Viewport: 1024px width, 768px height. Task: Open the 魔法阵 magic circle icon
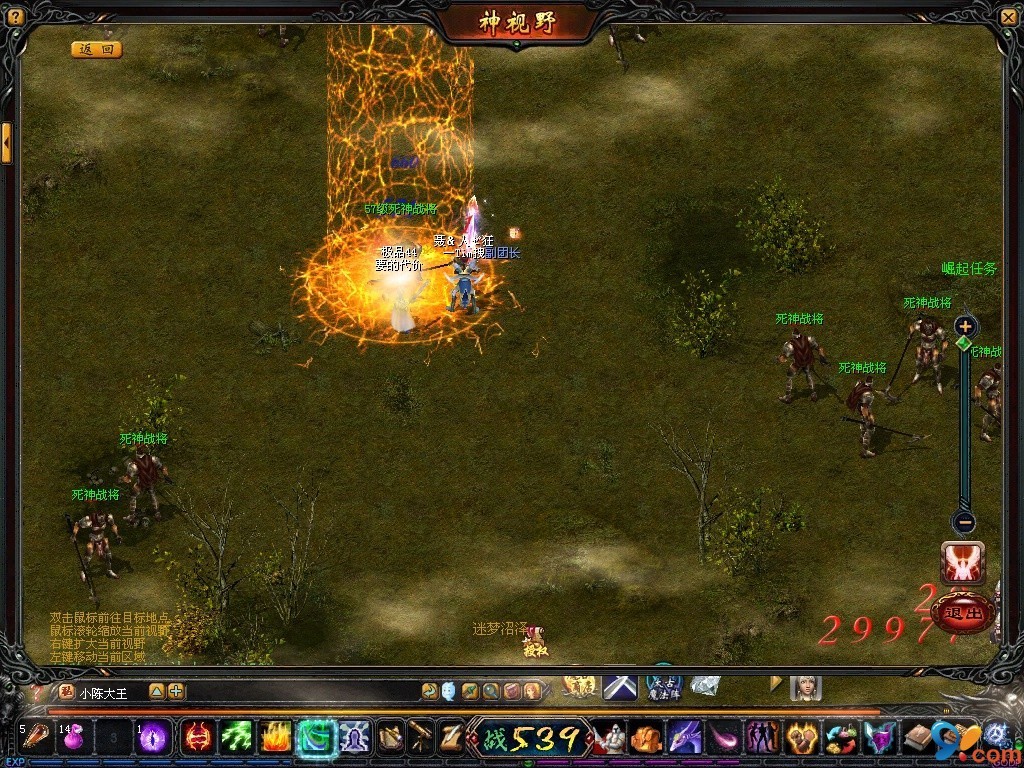pyautogui.click(x=664, y=687)
